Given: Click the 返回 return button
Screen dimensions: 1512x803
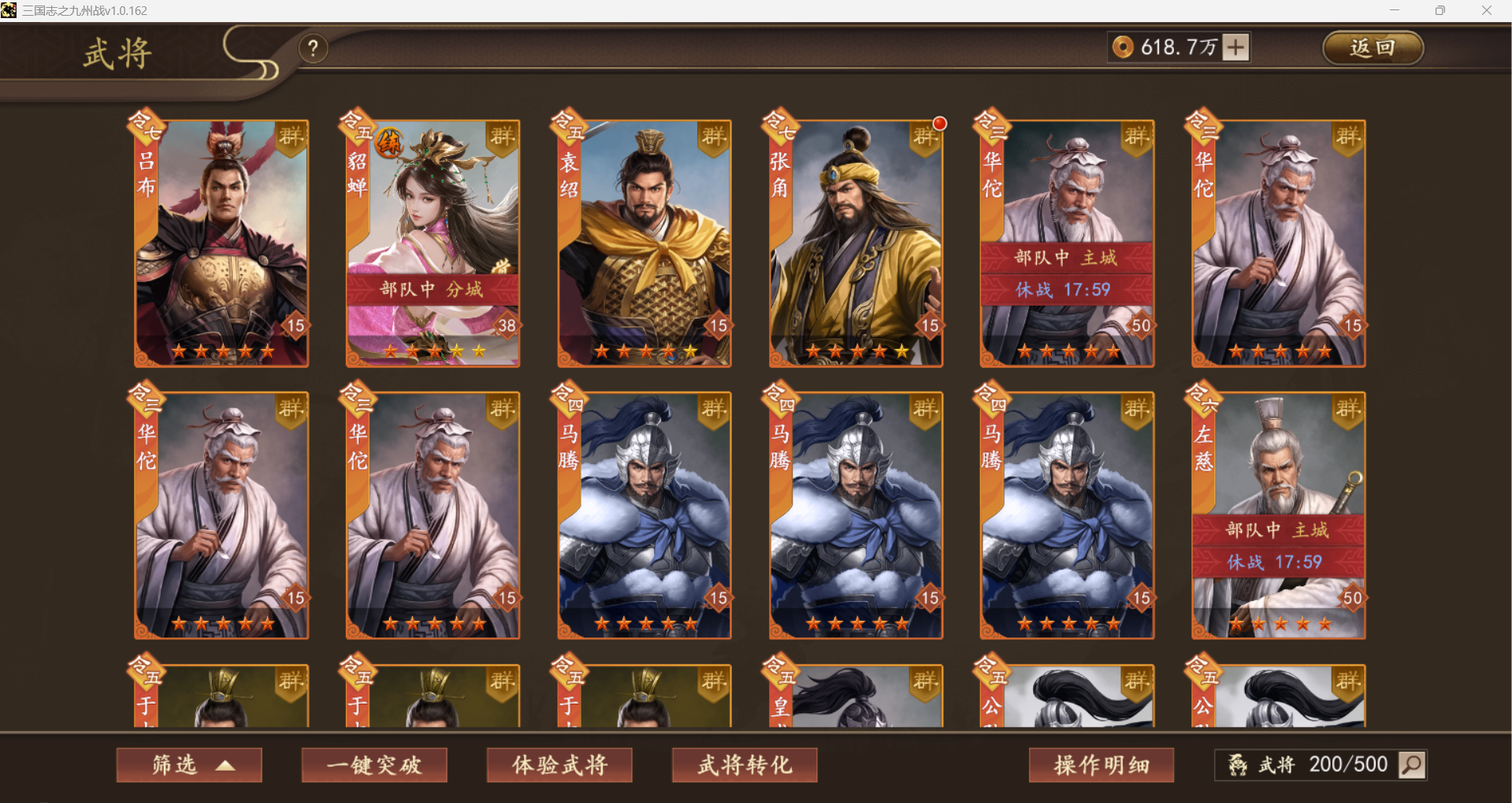Looking at the screenshot, I should (x=1373, y=47).
